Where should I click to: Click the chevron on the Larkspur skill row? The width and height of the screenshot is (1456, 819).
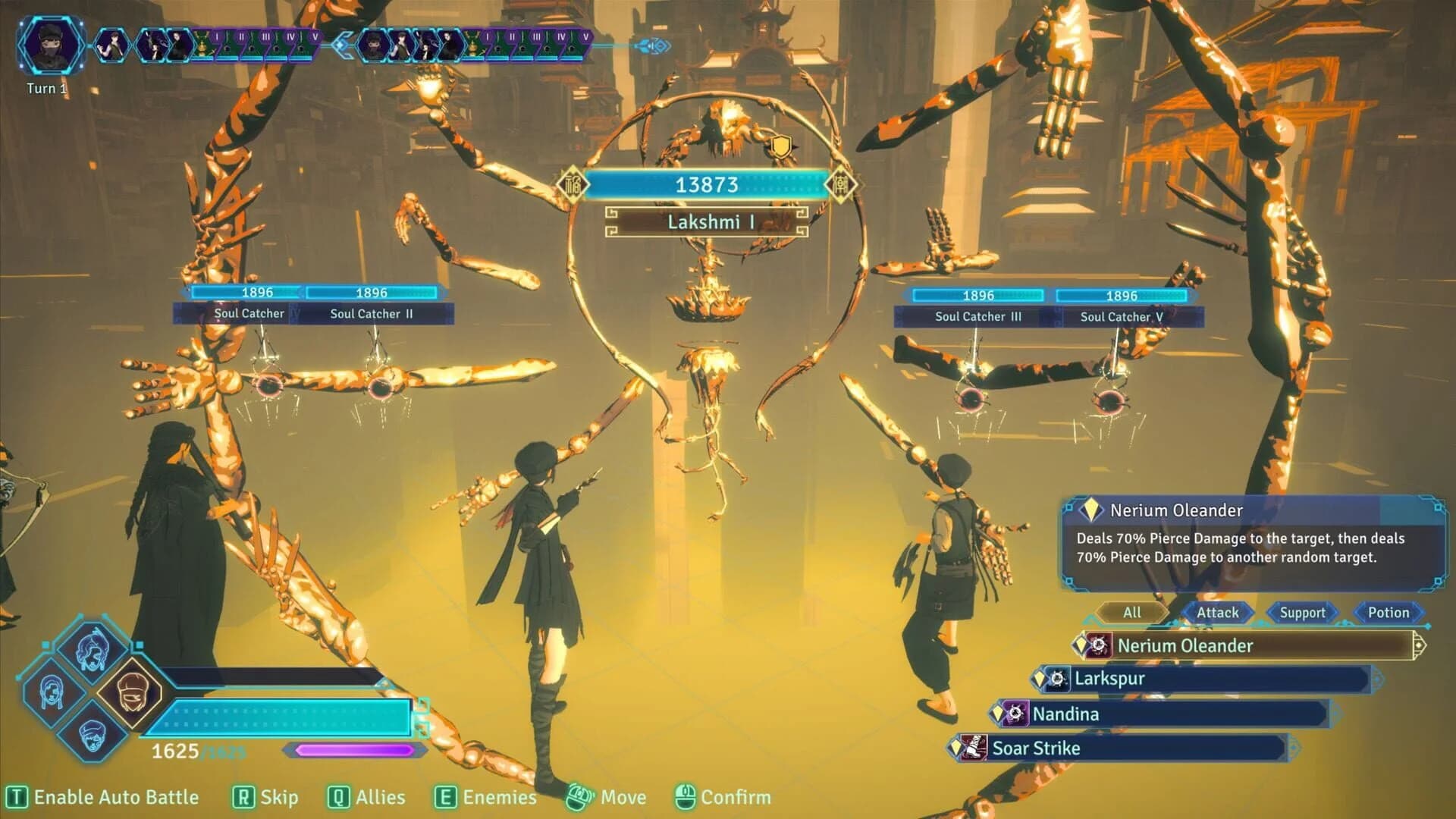[x=1377, y=679]
